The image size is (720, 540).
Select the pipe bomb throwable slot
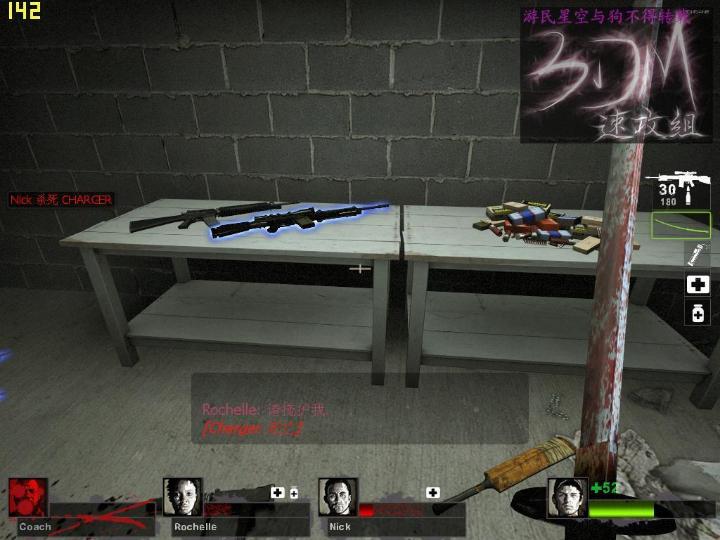(x=696, y=254)
